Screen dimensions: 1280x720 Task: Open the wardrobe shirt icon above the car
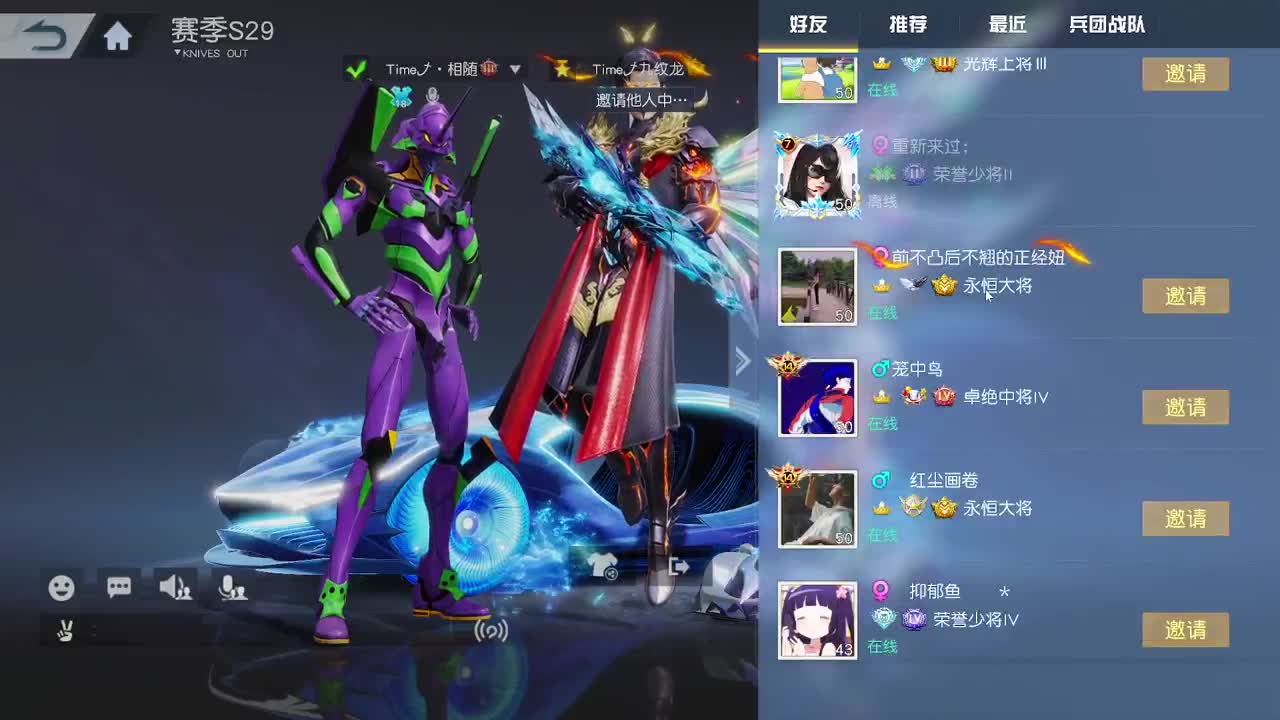602,566
